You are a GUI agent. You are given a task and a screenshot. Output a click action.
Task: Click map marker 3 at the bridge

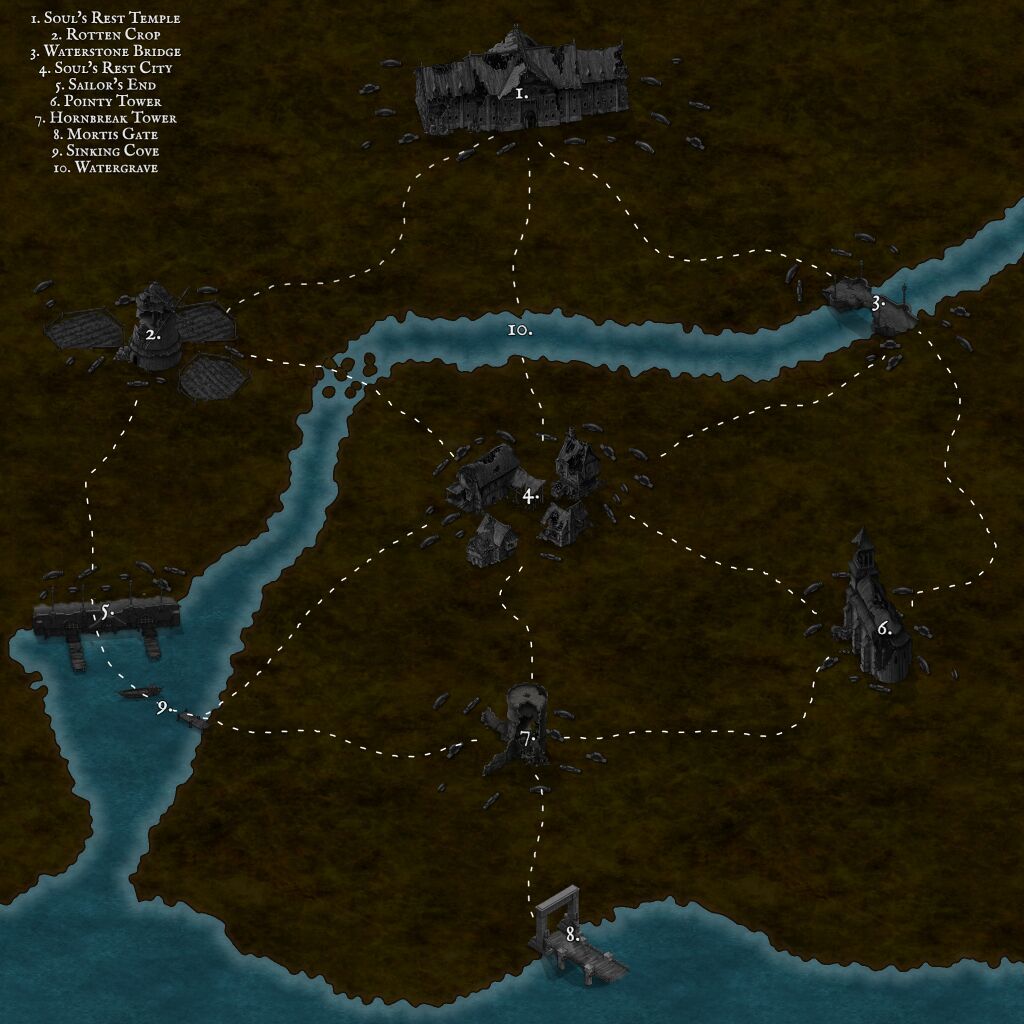pyautogui.click(x=877, y=302)
